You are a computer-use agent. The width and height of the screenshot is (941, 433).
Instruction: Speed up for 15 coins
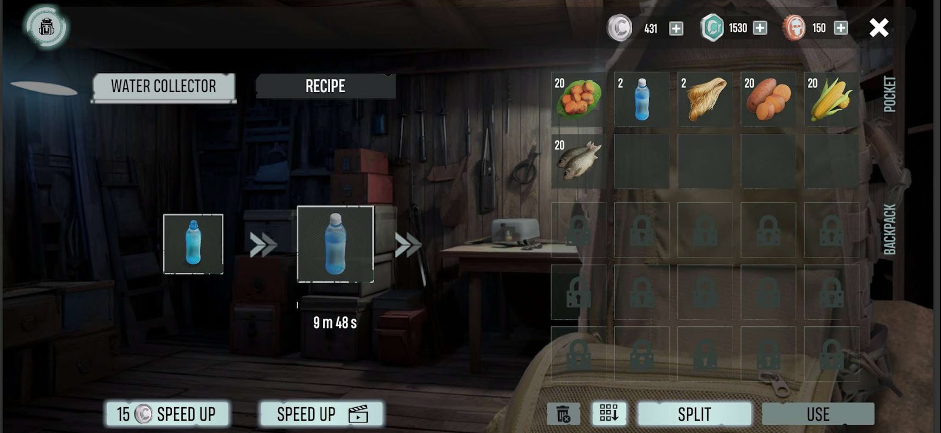tap(167, 414)
